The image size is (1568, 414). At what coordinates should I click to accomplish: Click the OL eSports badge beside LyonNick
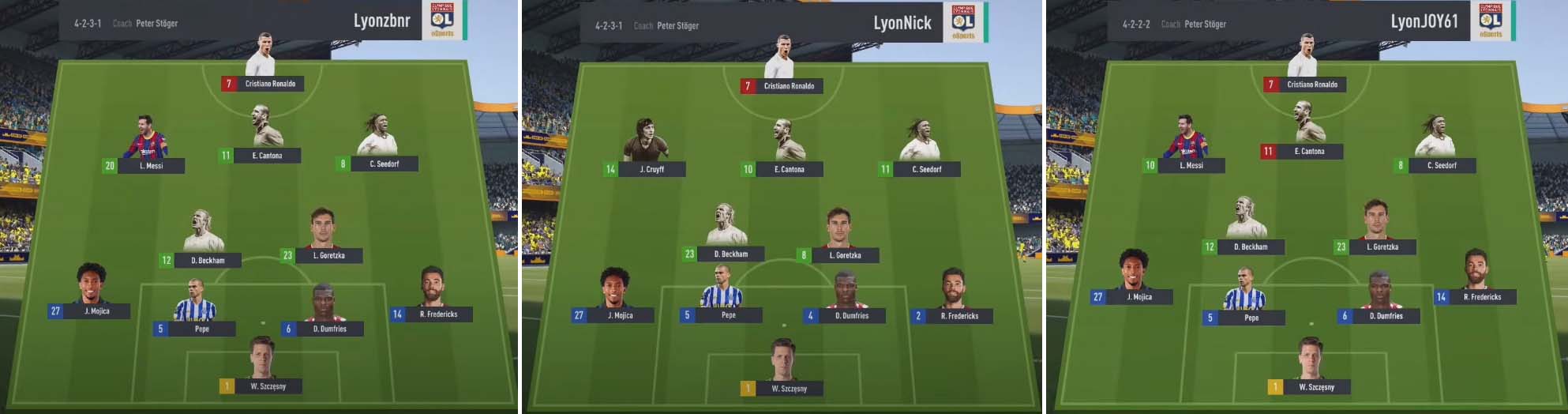coord(964,22)
